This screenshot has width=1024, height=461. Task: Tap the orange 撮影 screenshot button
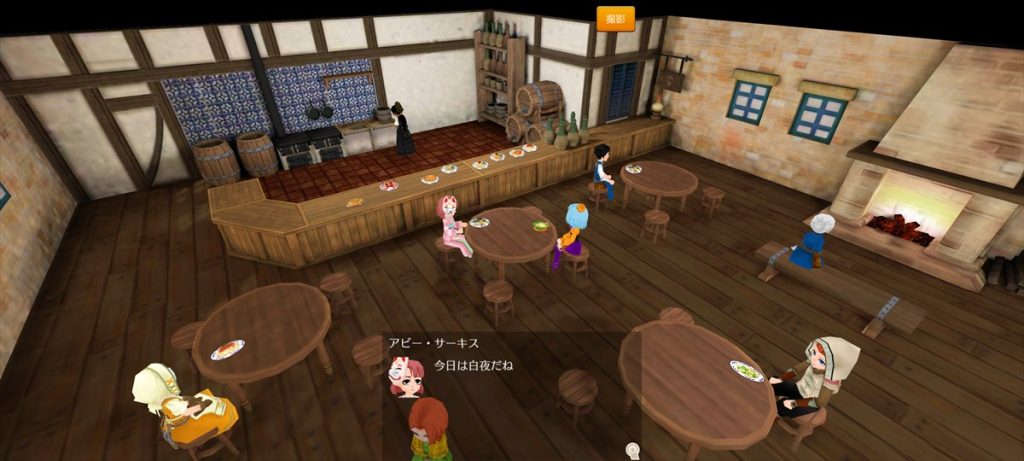coord(615,18)
